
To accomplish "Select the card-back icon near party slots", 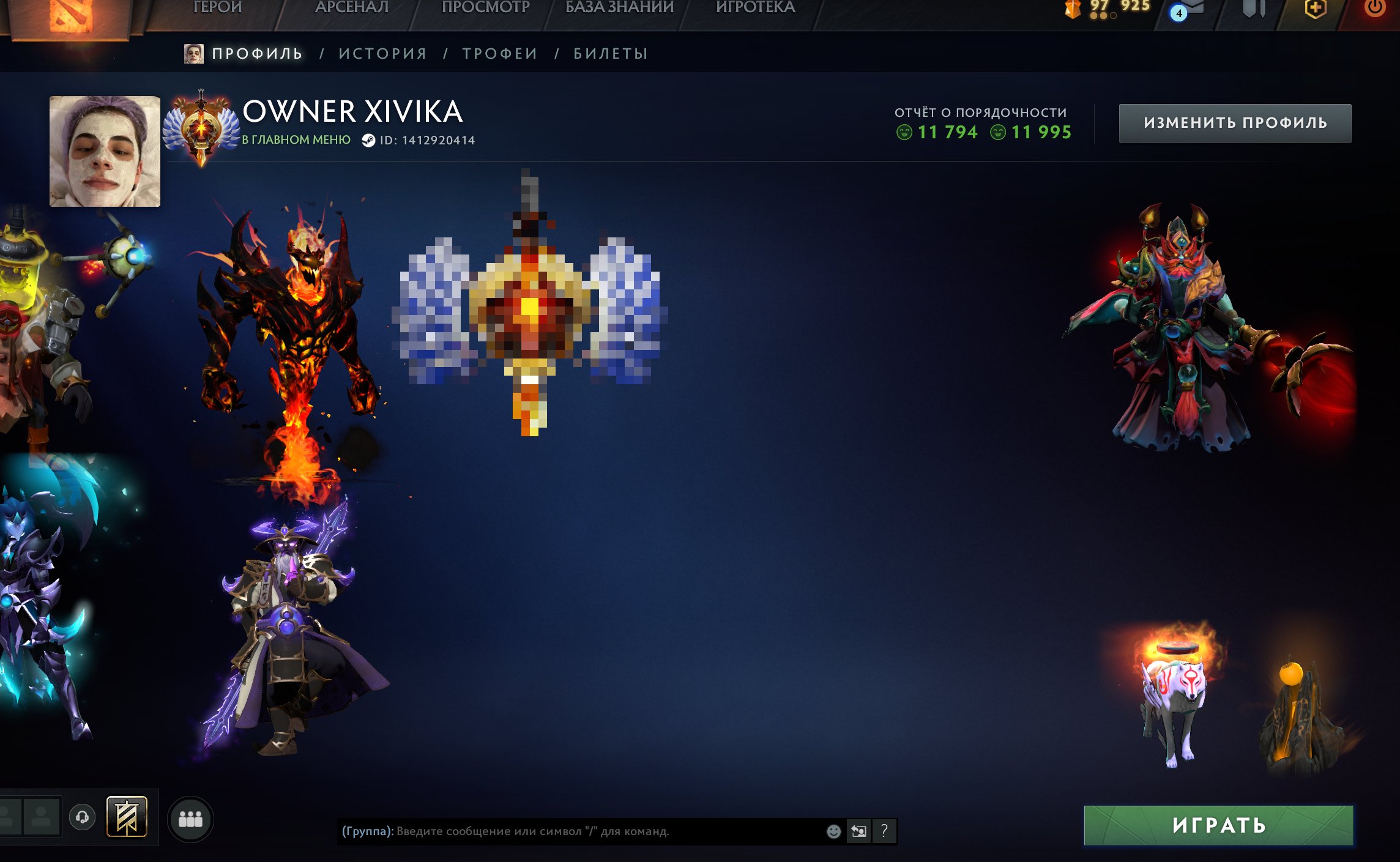I will click(x=127, y=816).
